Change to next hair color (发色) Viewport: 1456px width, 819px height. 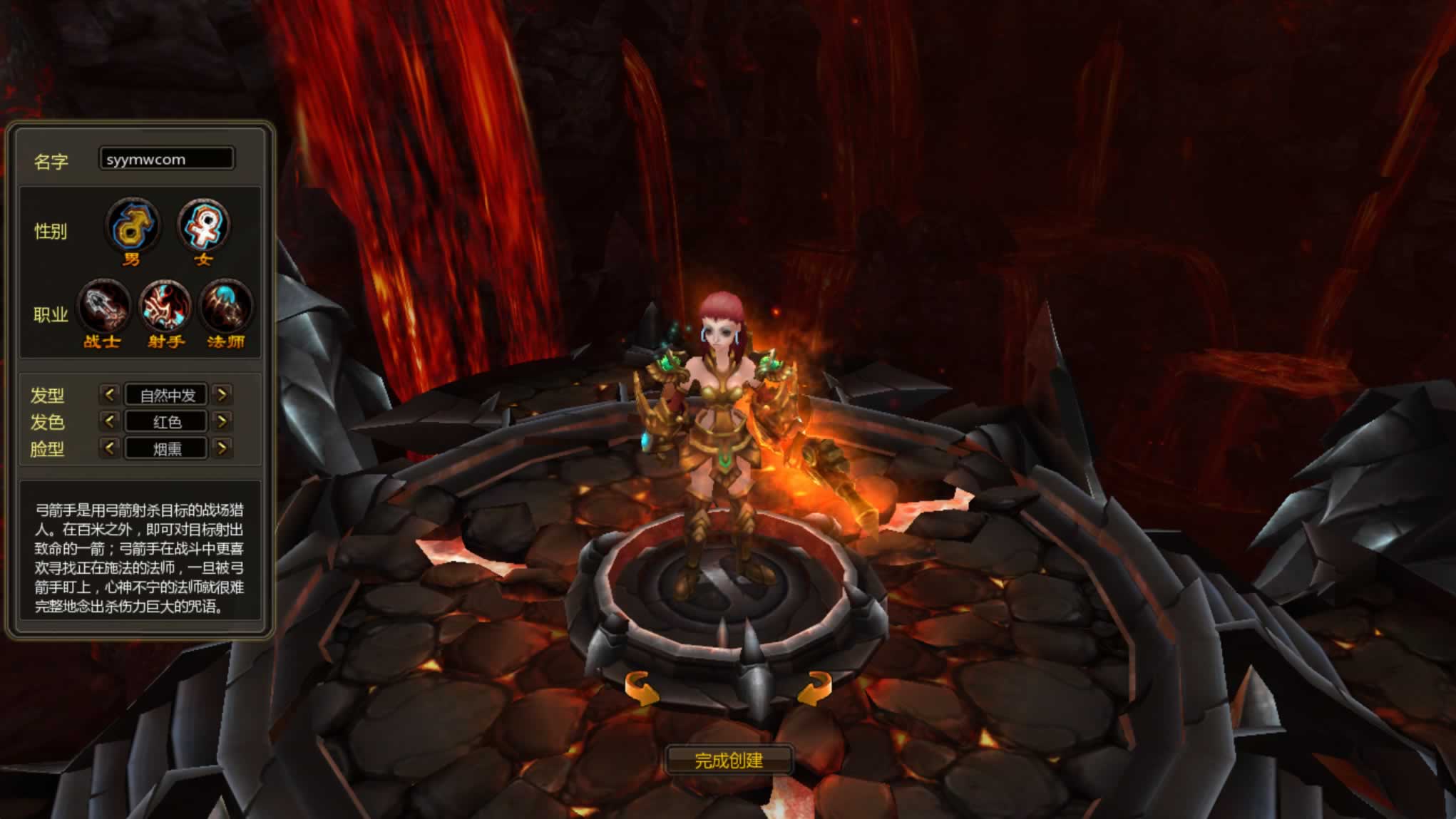tap(222, 421)
